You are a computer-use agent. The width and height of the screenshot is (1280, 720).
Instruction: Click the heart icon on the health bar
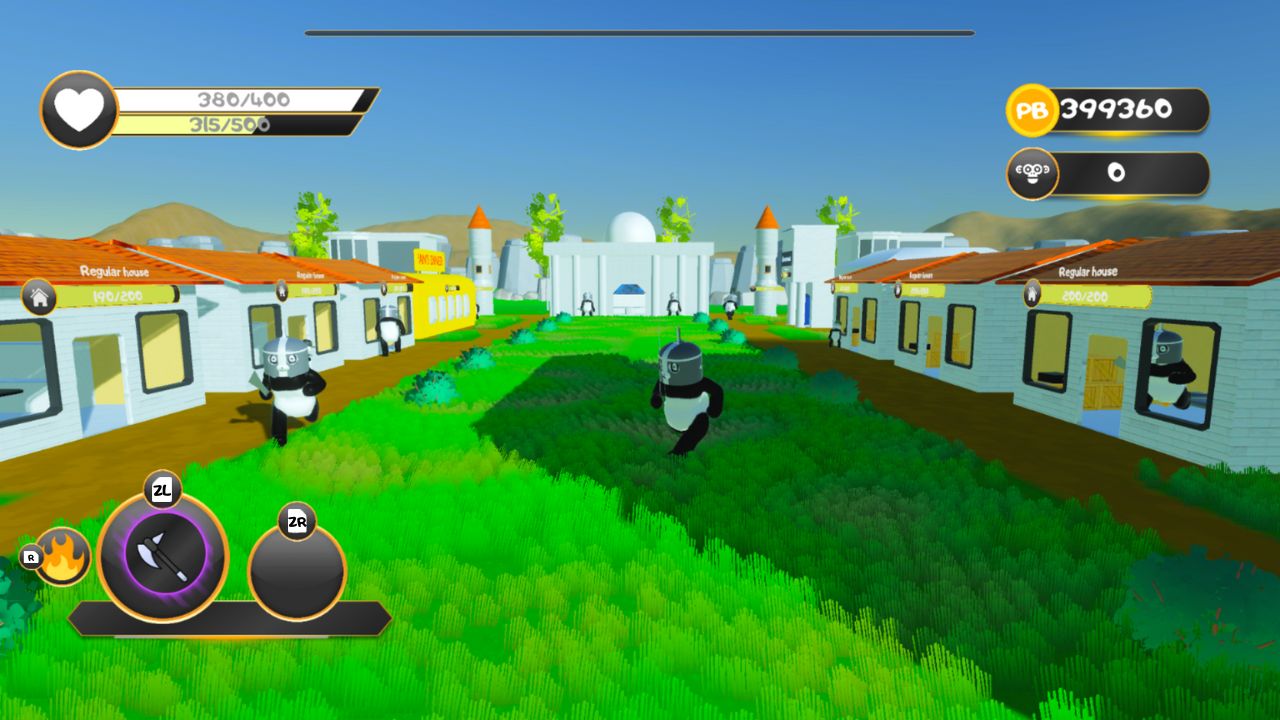[x=77, y=108]
